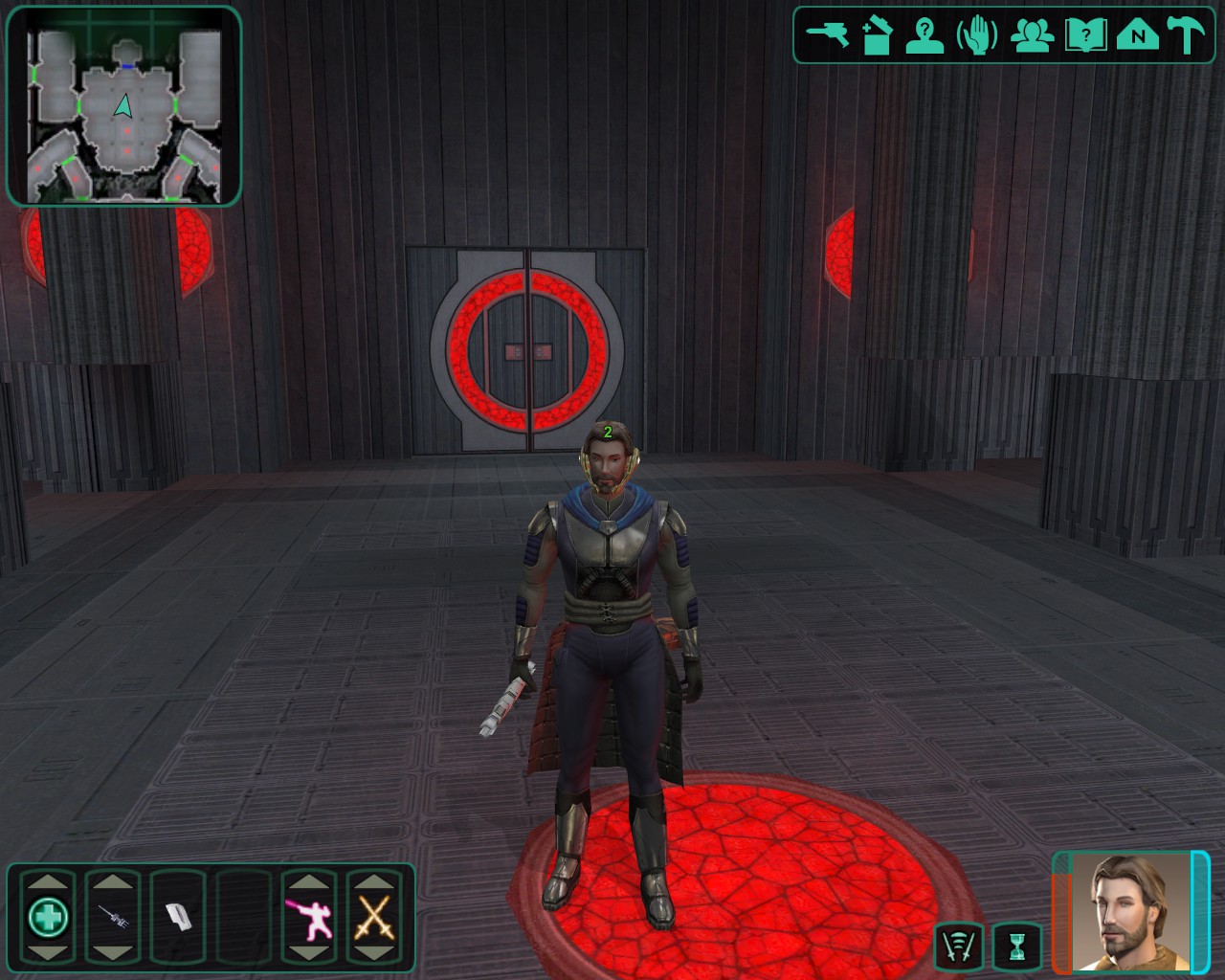Viewport: 1225px width, 980px height.
Task: Open the journal book icon
Action: coord(1085,36)
